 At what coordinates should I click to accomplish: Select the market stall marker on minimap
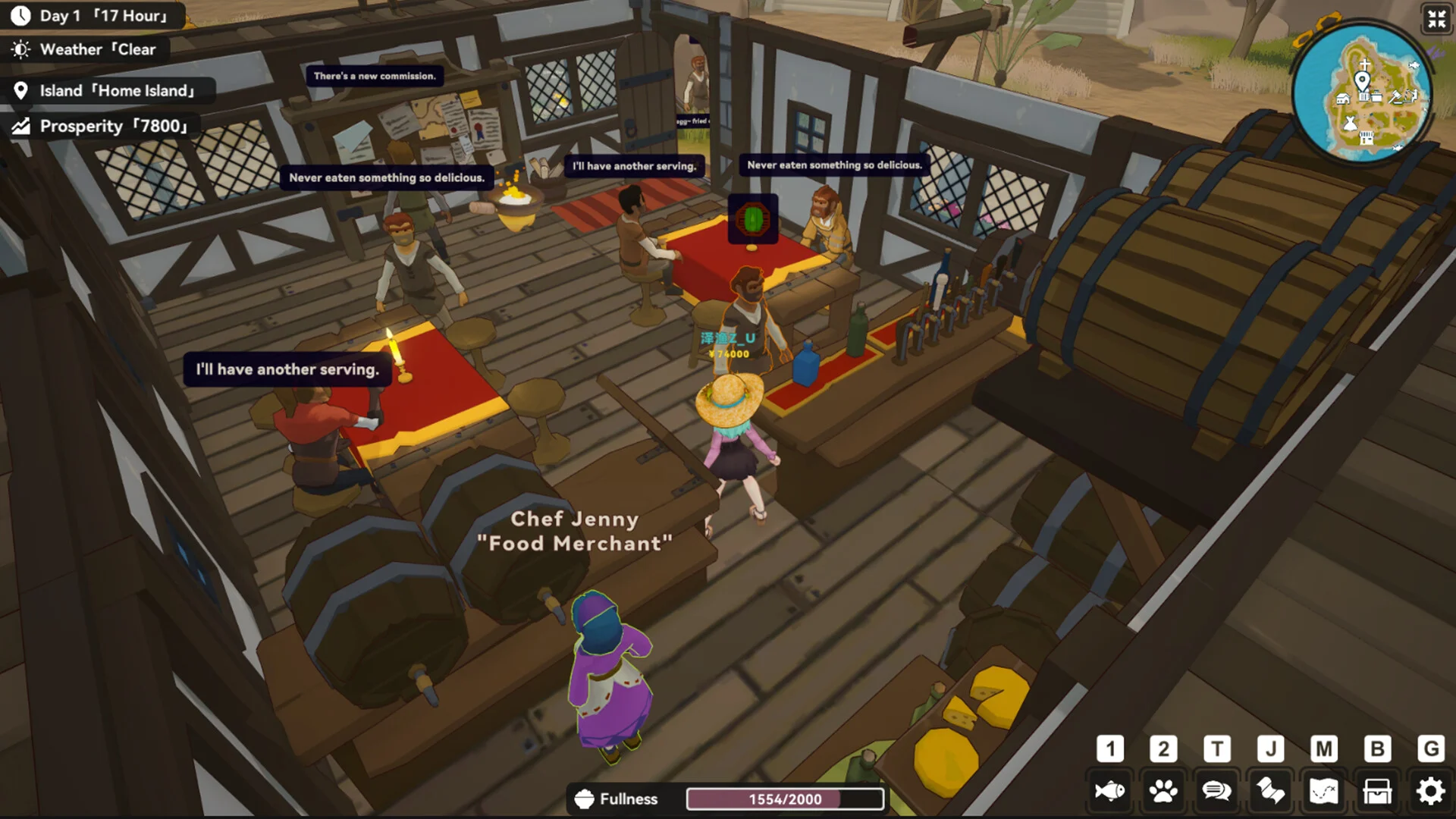(x=1367, y=137)
